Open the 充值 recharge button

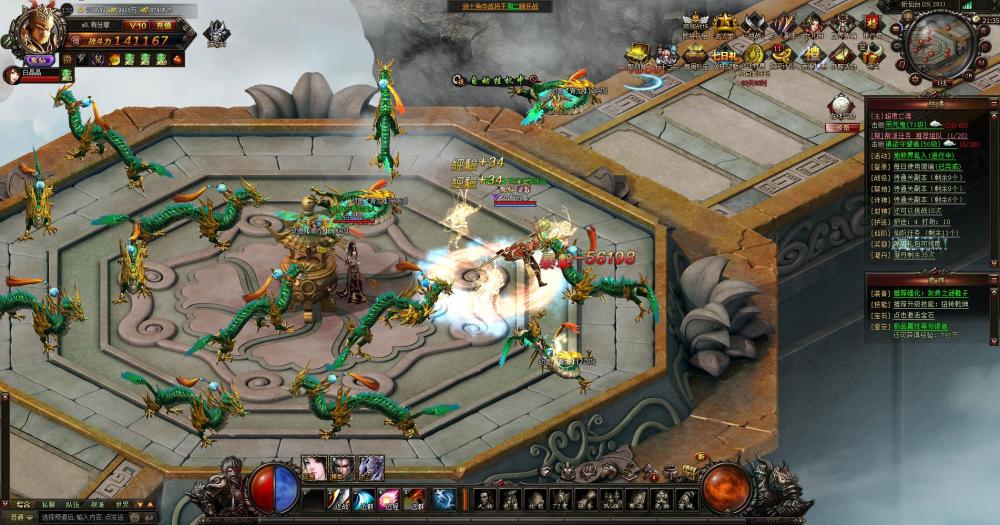[x=164, y=24]
